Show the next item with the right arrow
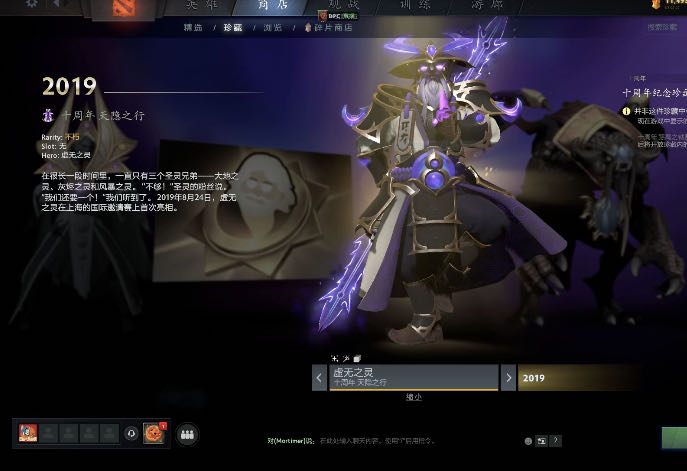 (508, 378)
